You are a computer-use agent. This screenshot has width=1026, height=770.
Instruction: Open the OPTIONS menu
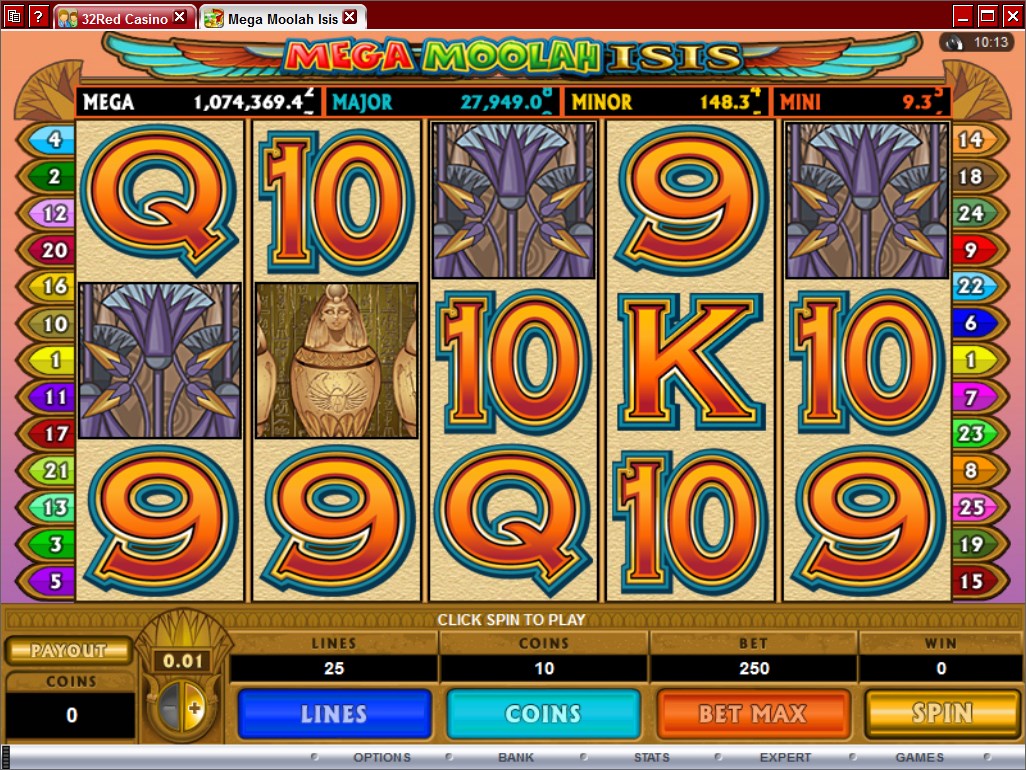point(381,757)
